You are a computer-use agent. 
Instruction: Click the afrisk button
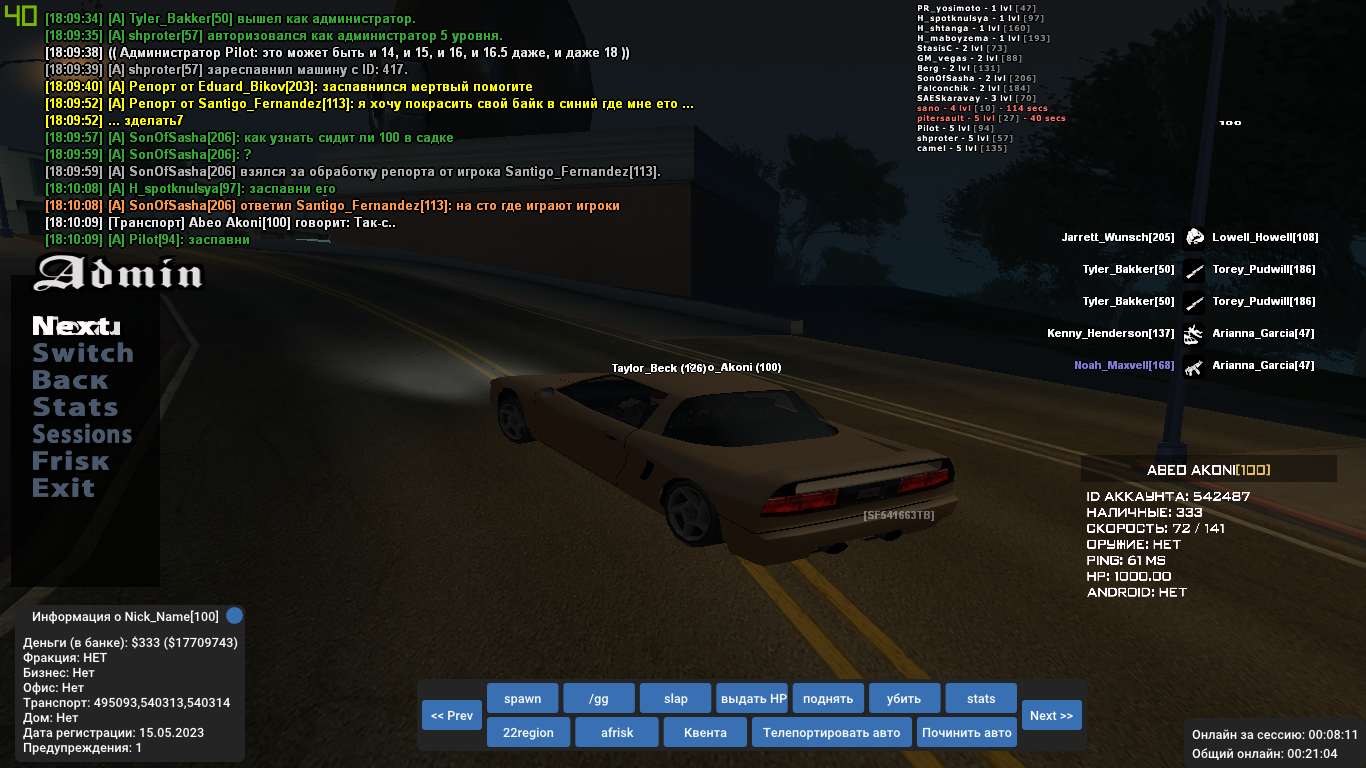tap(617, 732)
